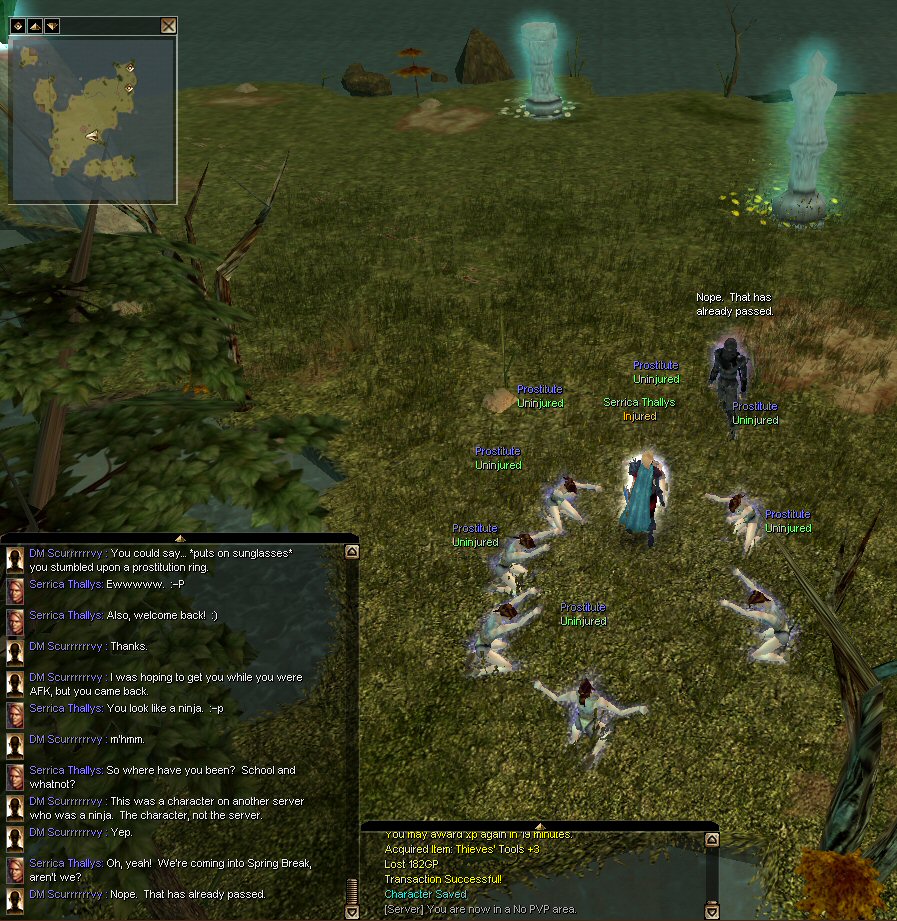Click message log scroll-up arrow
The image size is (897, 921).
pos(711,841)
